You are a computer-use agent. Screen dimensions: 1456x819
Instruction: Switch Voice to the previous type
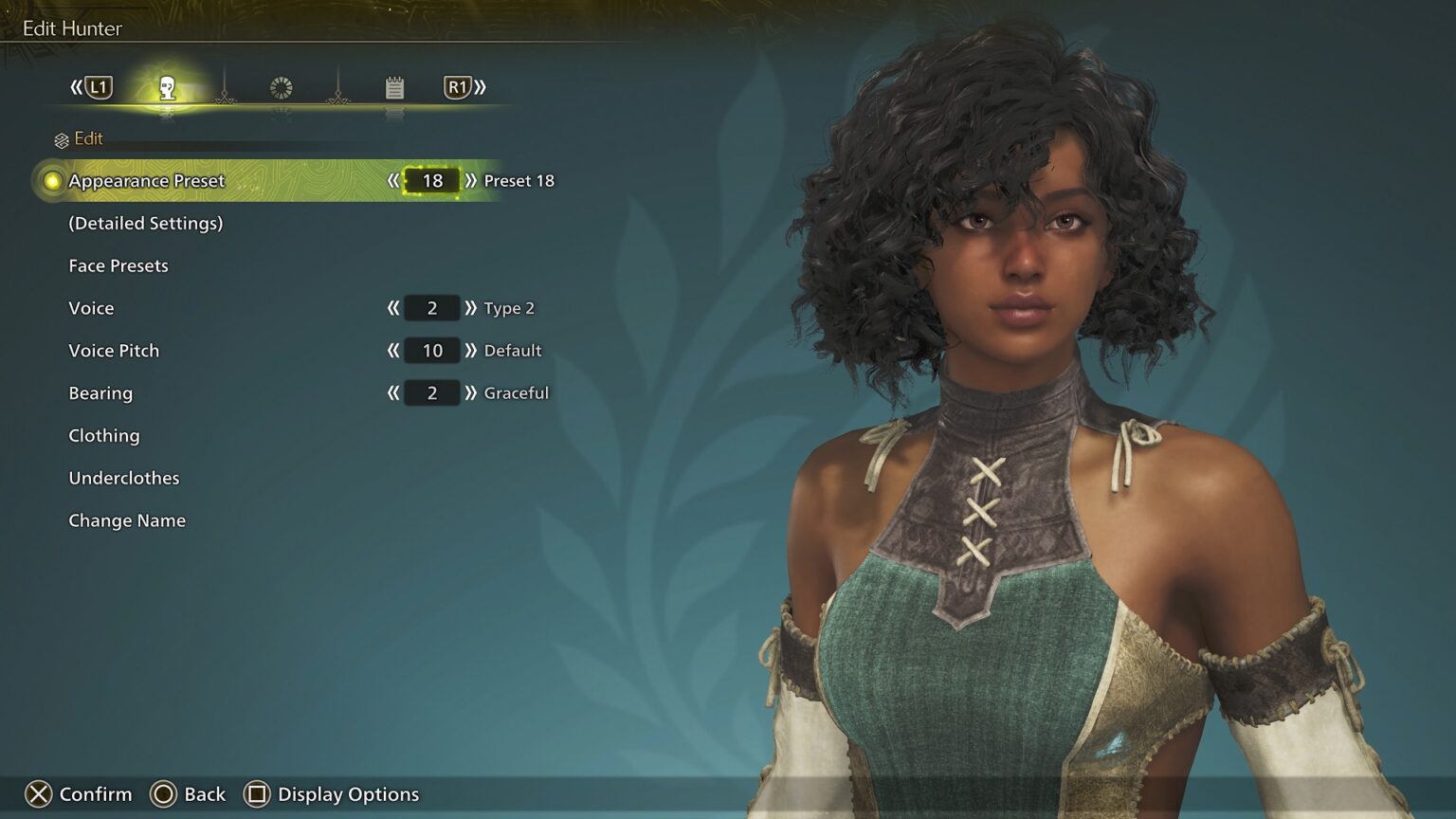click(x=393, y=308)
